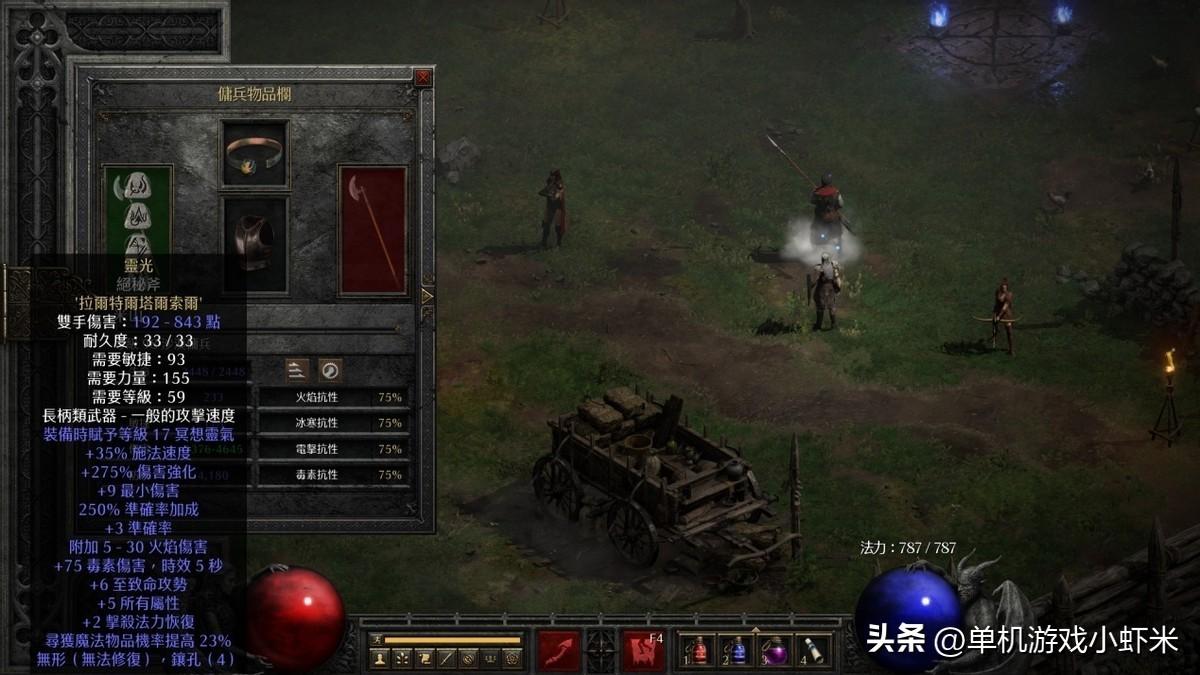
Task: Select the left-hand red arrow skill
Action: click(x=559, y=650)
